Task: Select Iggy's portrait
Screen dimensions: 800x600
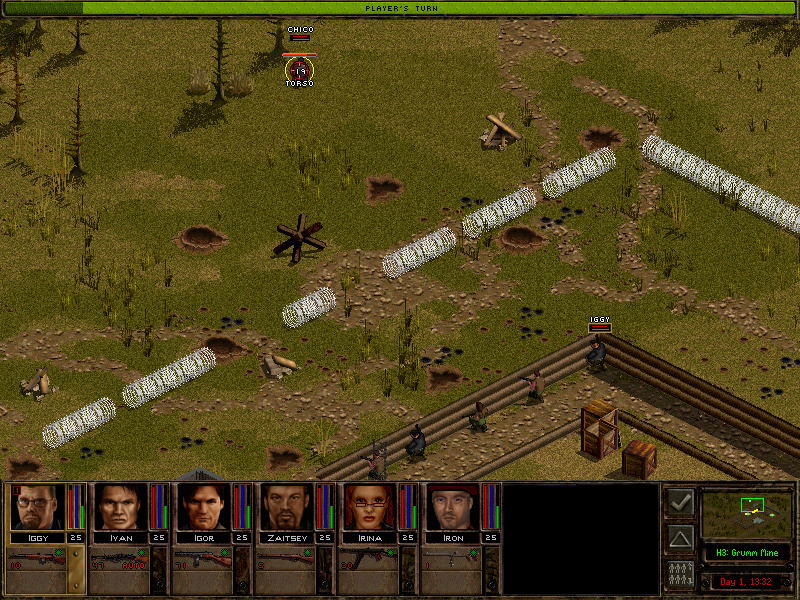Action: 37,507
